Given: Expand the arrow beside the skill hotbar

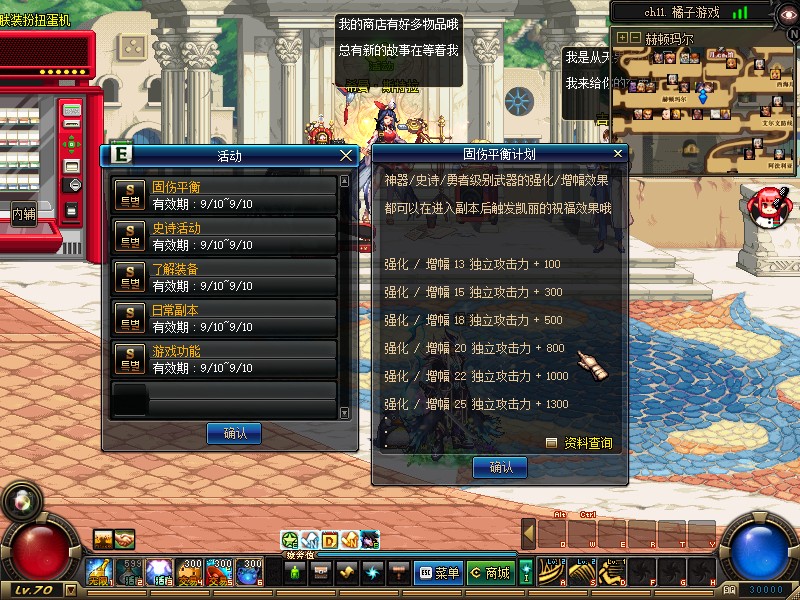Looking at the screenshot, I should click(529, 535).
